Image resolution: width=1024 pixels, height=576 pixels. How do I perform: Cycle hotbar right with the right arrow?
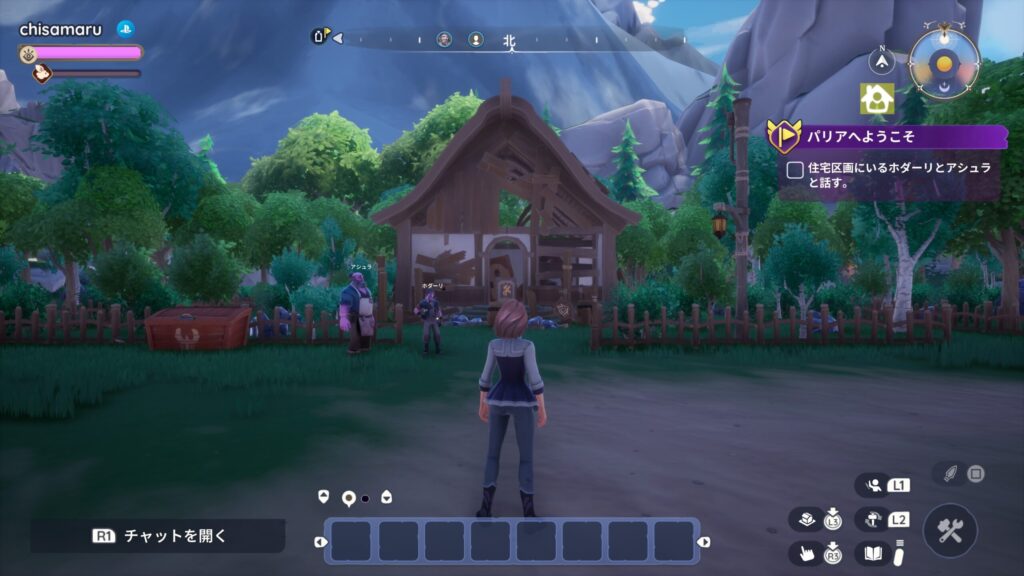[x=704, y=542]
